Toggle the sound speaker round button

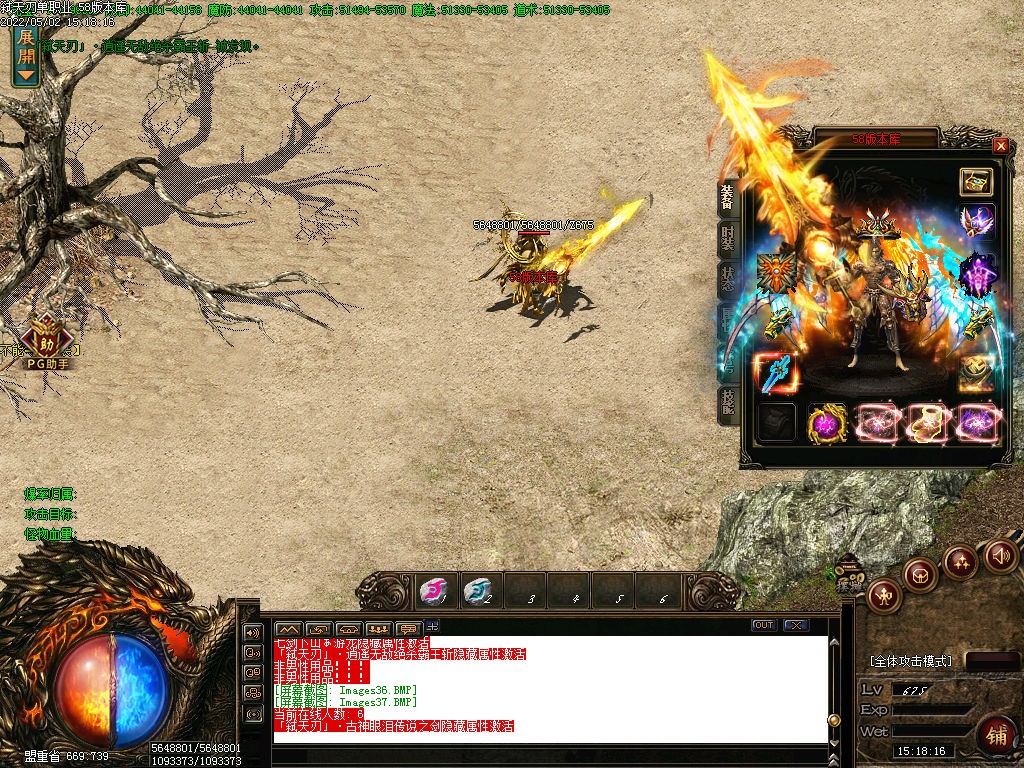pyautogui.click(x=1000, y=556)
